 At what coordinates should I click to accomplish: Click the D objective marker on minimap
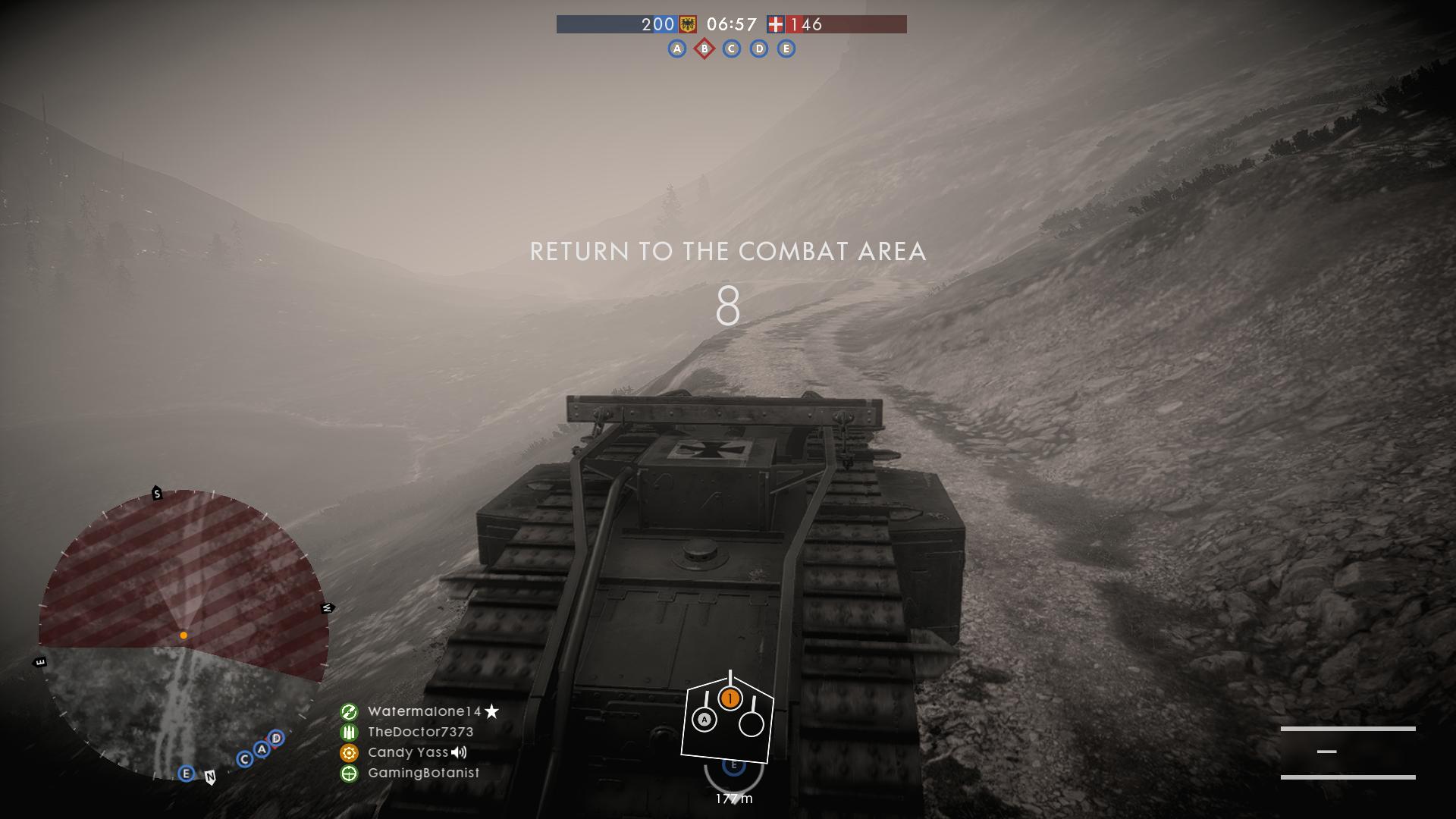pyautogui.click(x=276, y=738)
